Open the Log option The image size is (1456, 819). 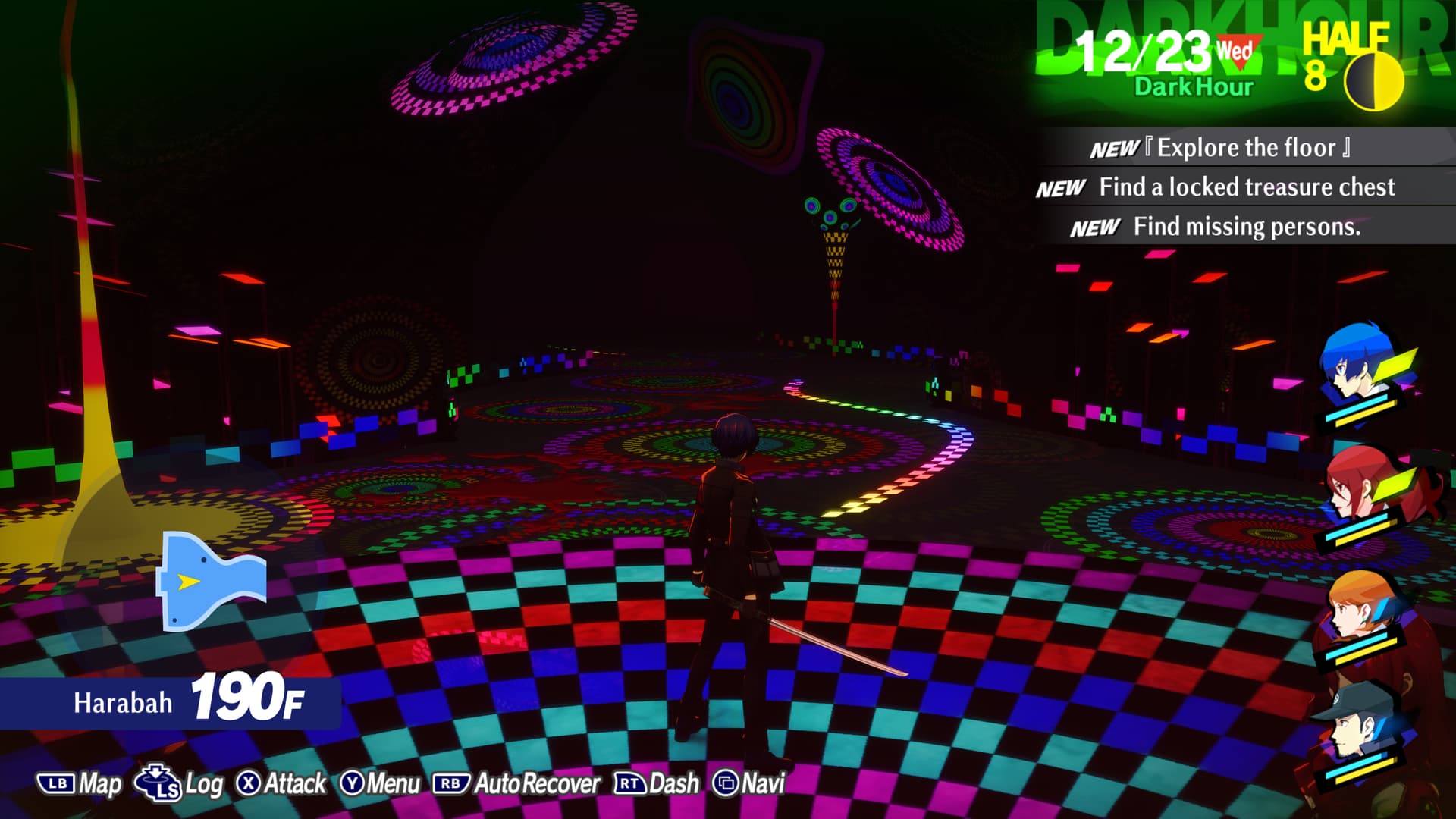[180, 783]
